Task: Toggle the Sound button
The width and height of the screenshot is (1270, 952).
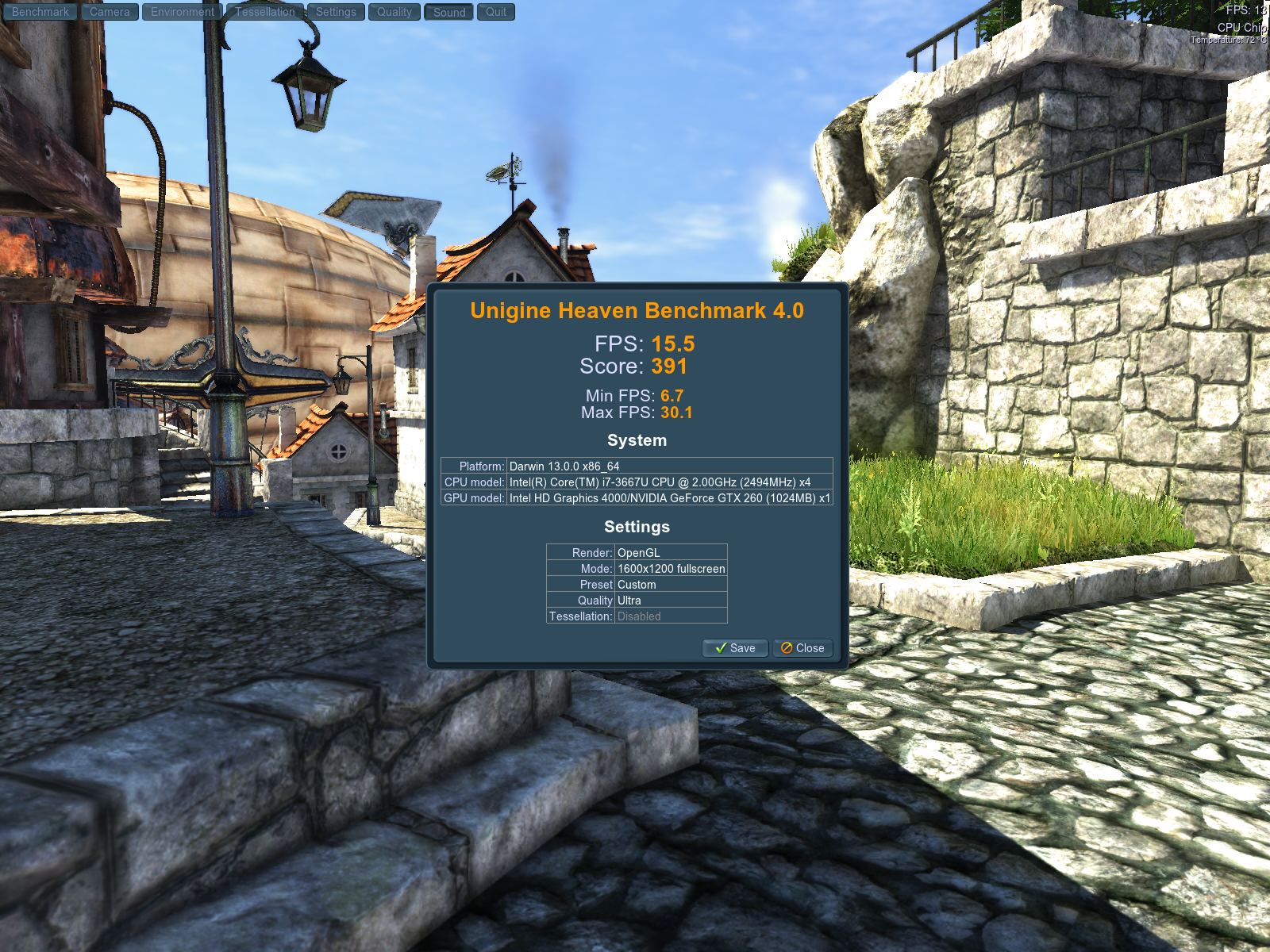Action: coord(449,12)
